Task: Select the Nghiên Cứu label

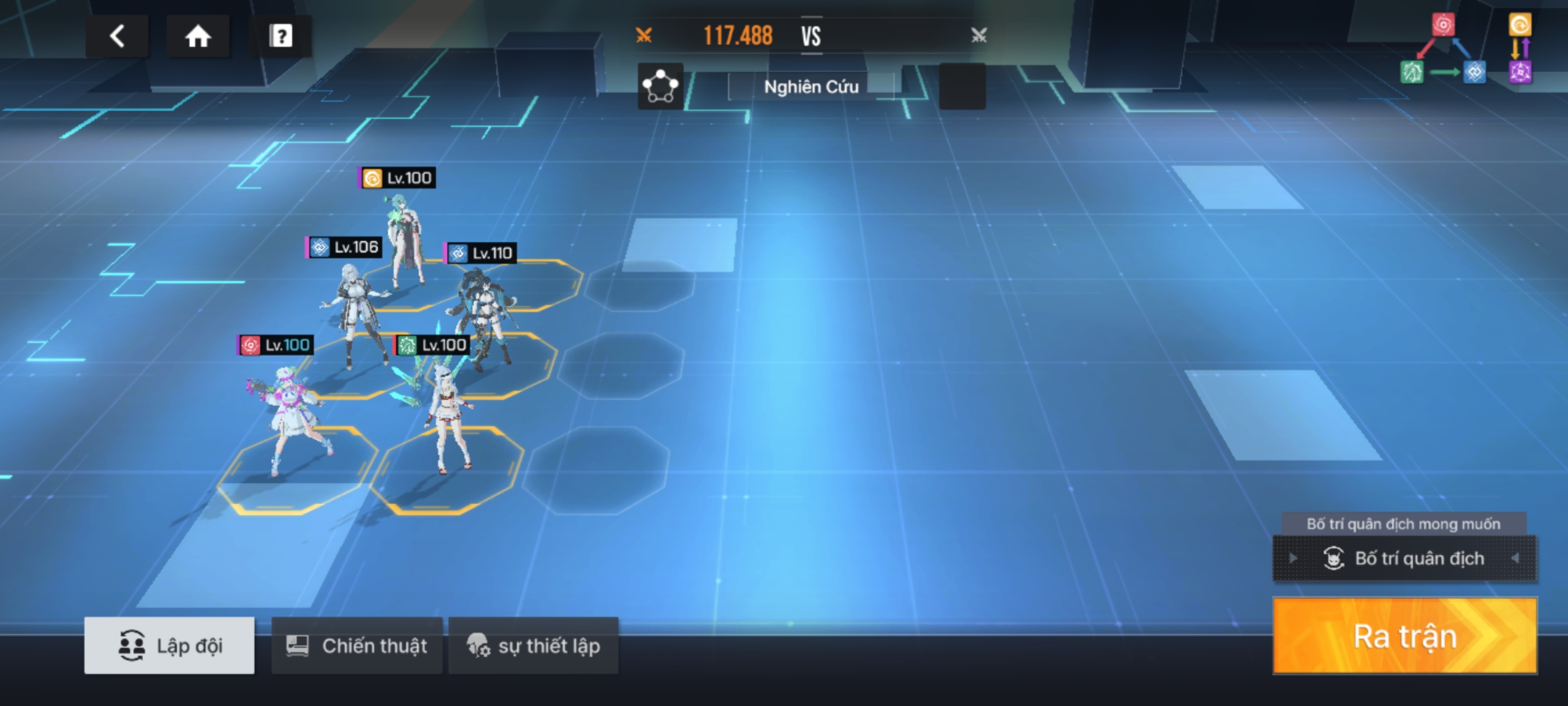Action: [811, 87]
